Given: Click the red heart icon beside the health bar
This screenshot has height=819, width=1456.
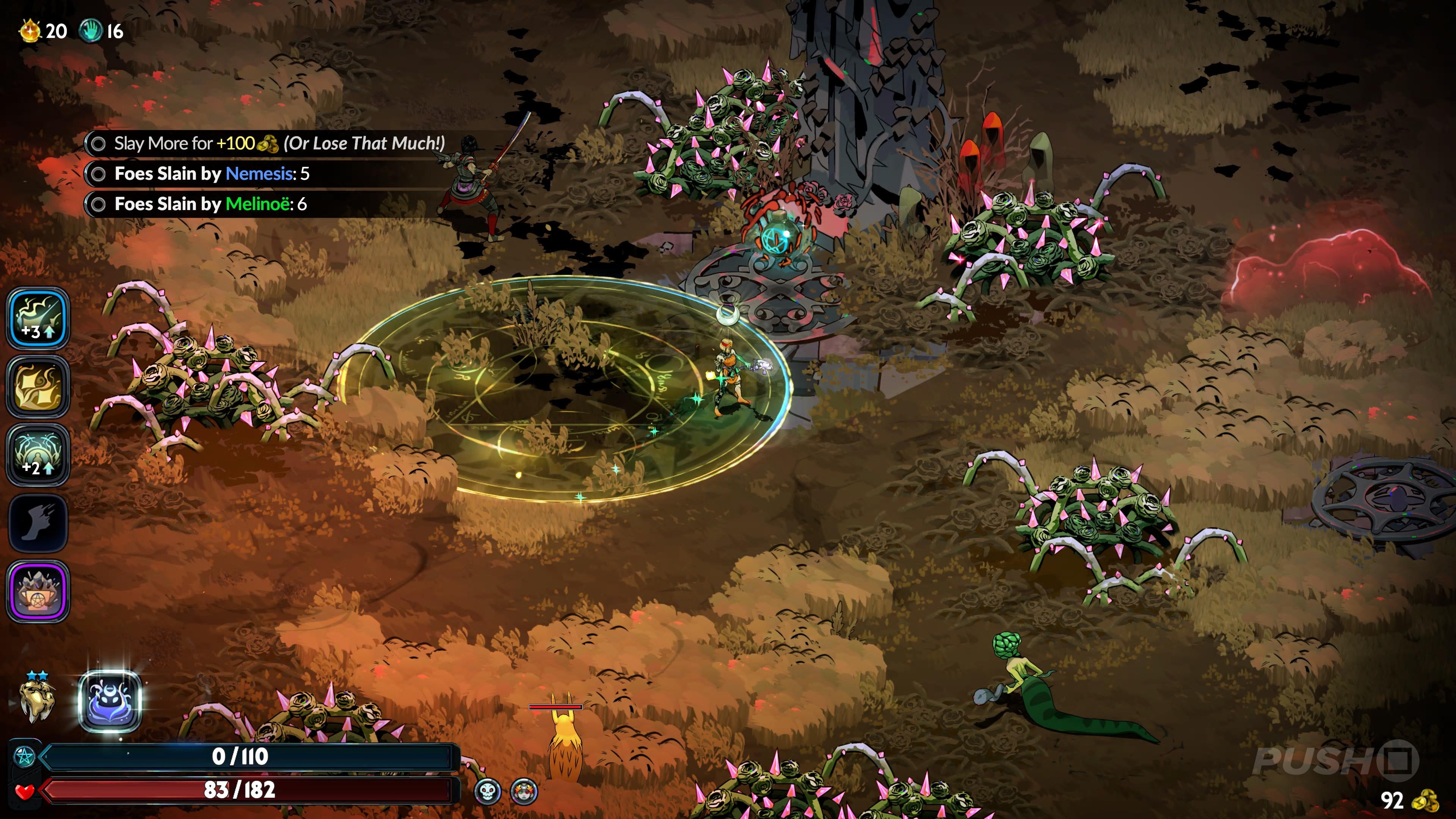Looking at the screenshot, I should click(24, 791).
